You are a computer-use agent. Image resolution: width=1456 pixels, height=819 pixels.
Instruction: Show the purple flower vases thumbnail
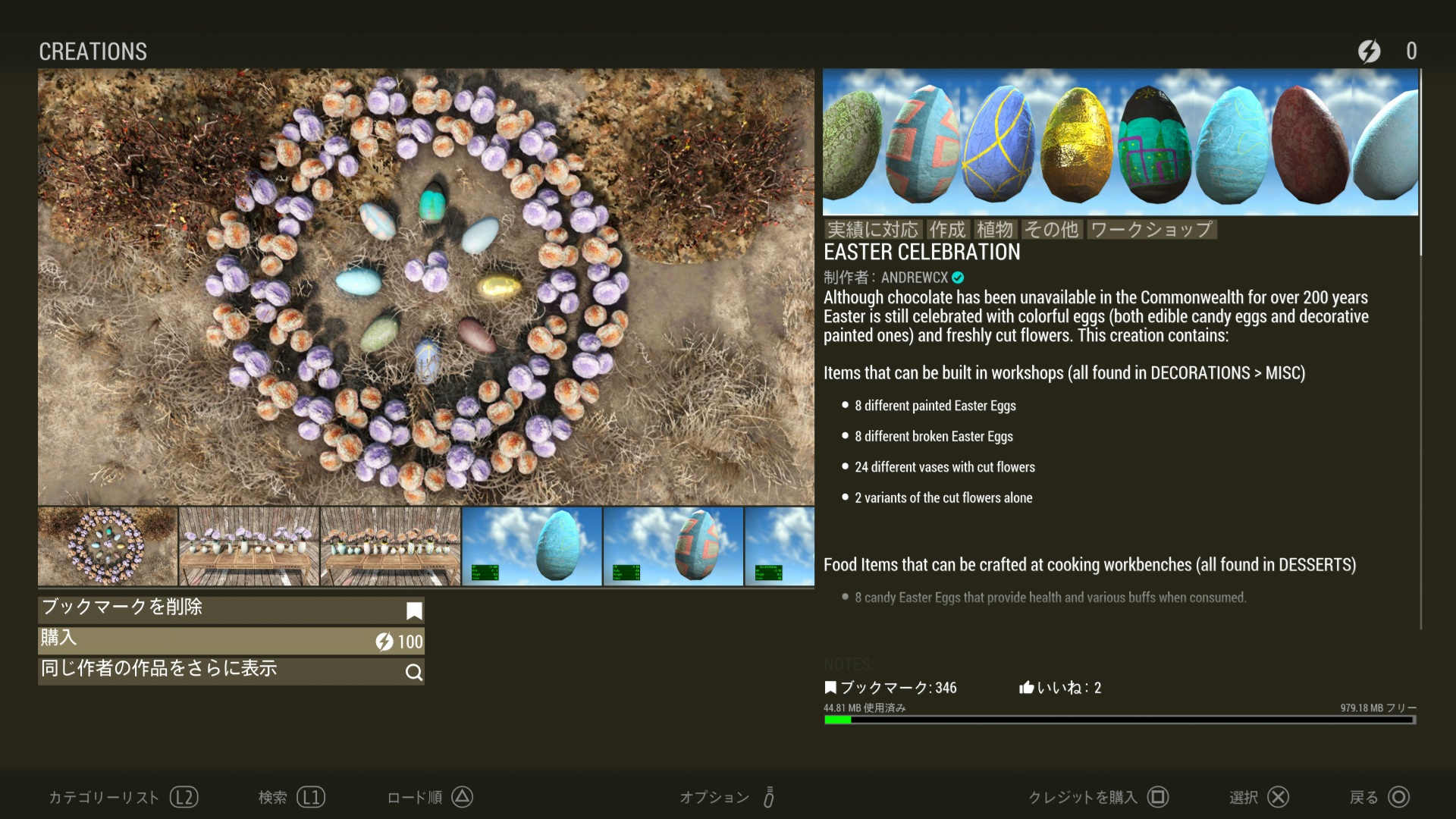[249, 546]
